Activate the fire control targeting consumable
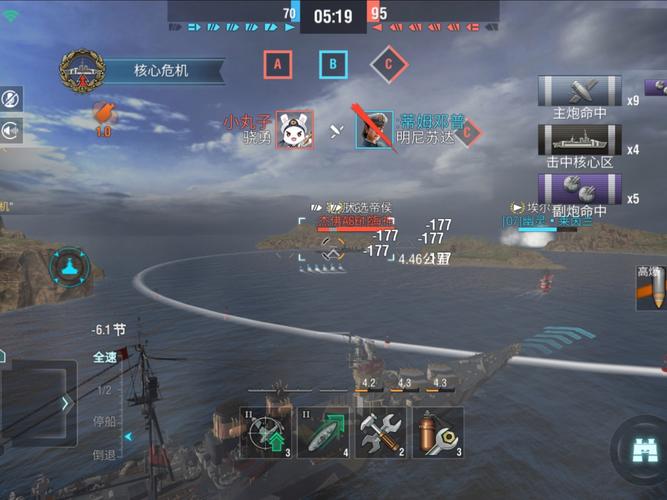Screen dimensions: 667x500 (x=265, y=432)
